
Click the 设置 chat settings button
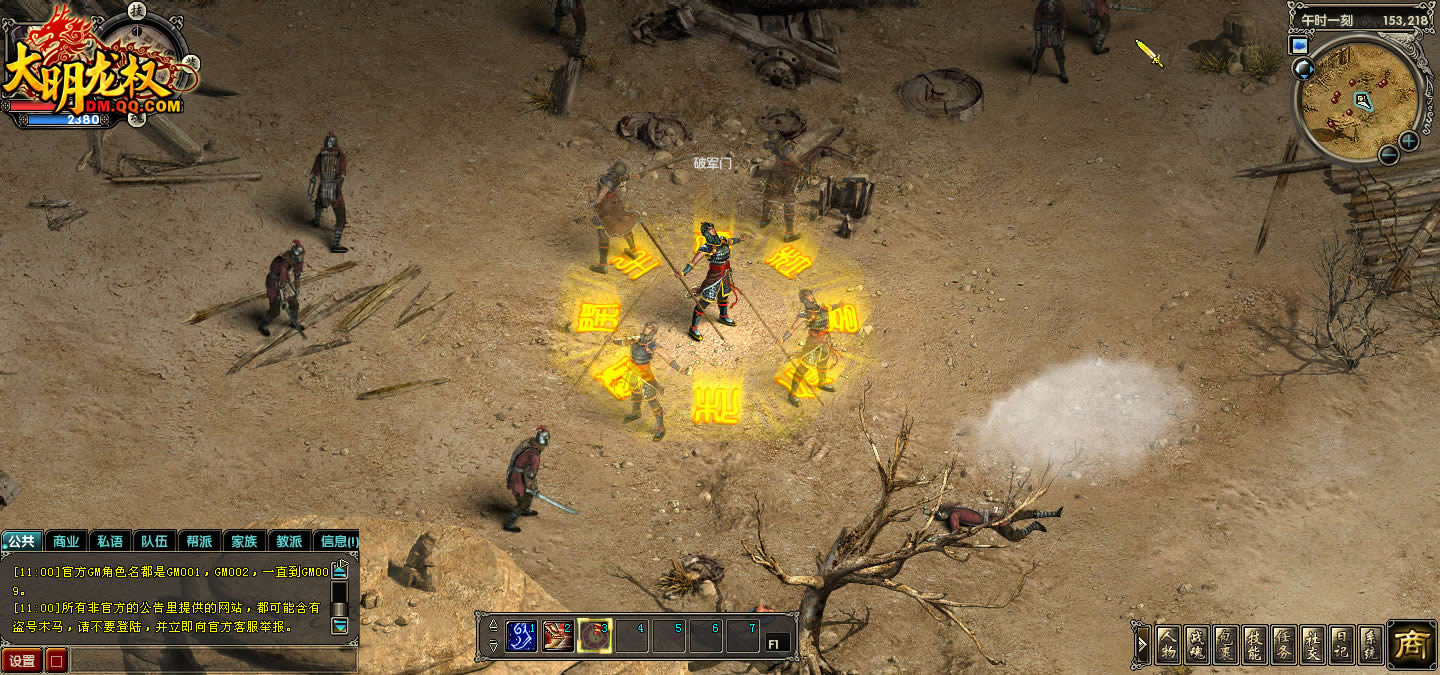tap(22, 661)
